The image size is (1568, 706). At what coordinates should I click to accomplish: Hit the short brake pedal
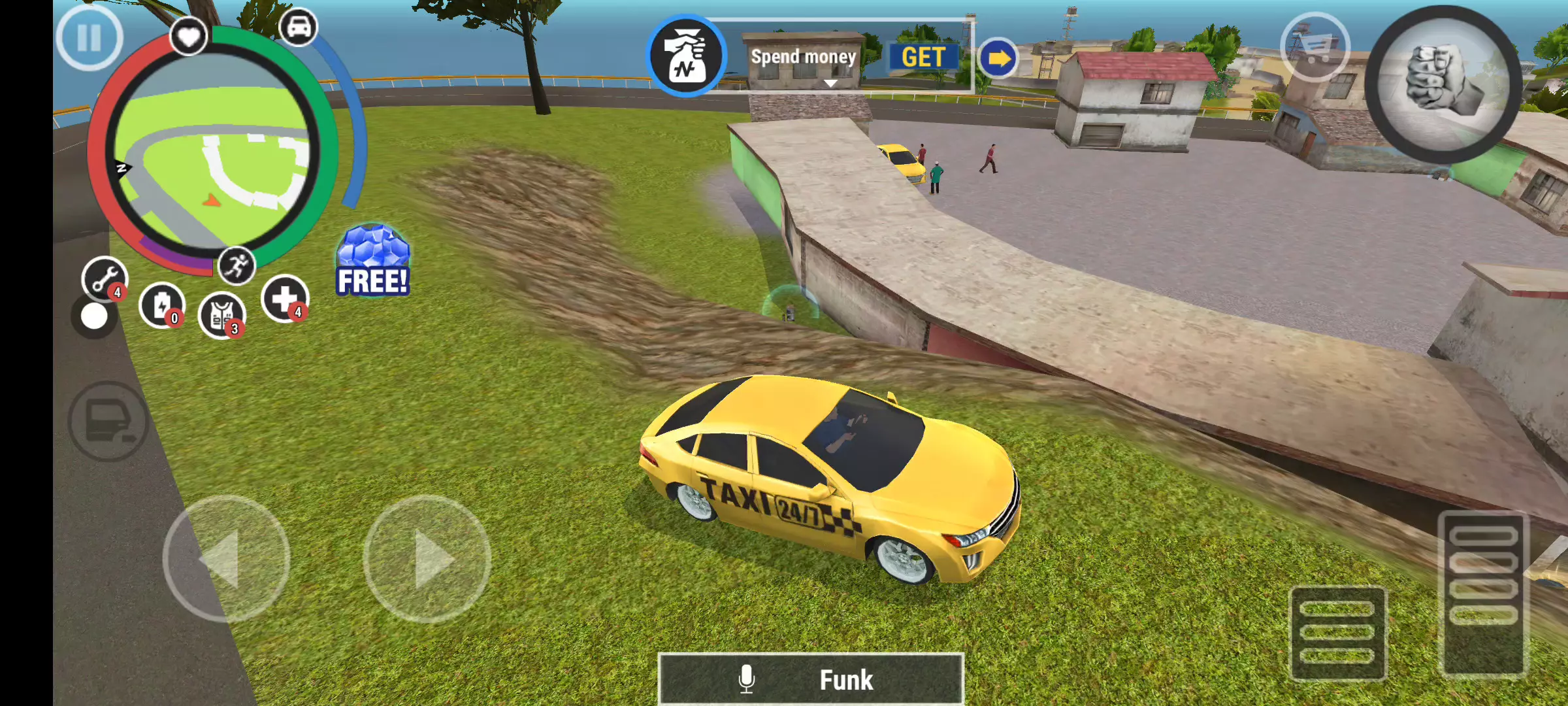click(x=1337, y=633)
